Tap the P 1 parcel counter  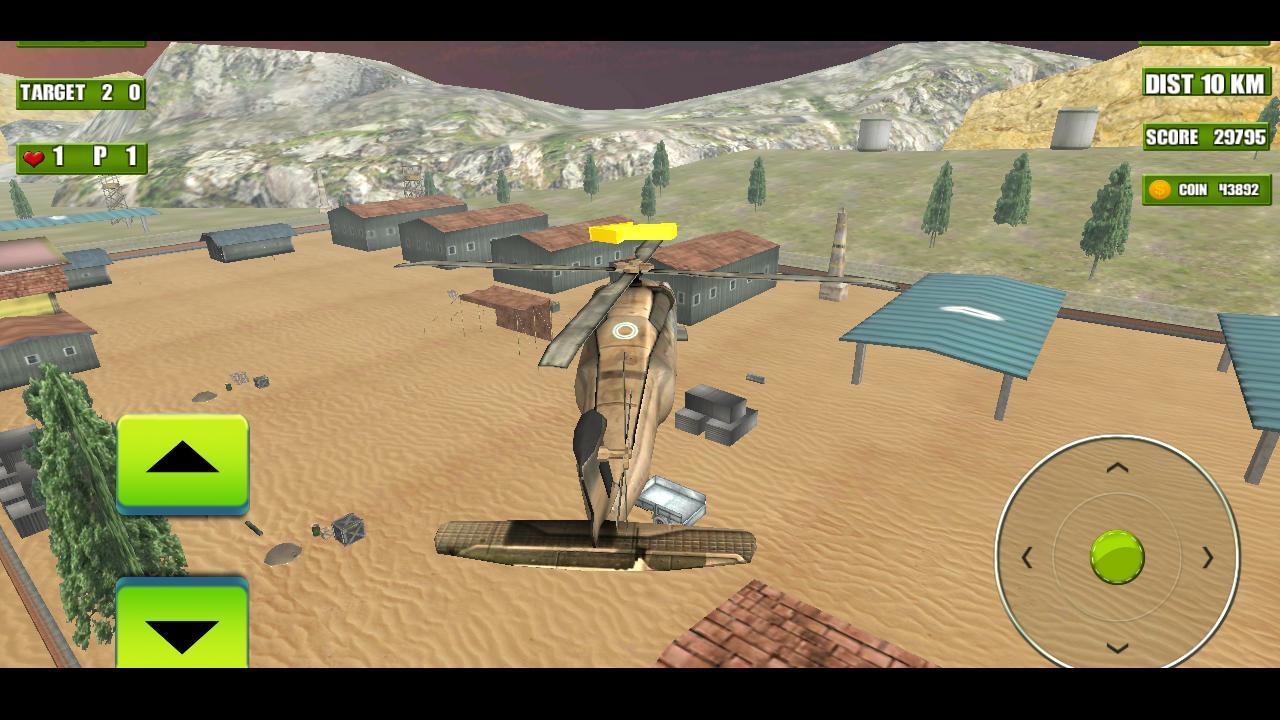117,157
